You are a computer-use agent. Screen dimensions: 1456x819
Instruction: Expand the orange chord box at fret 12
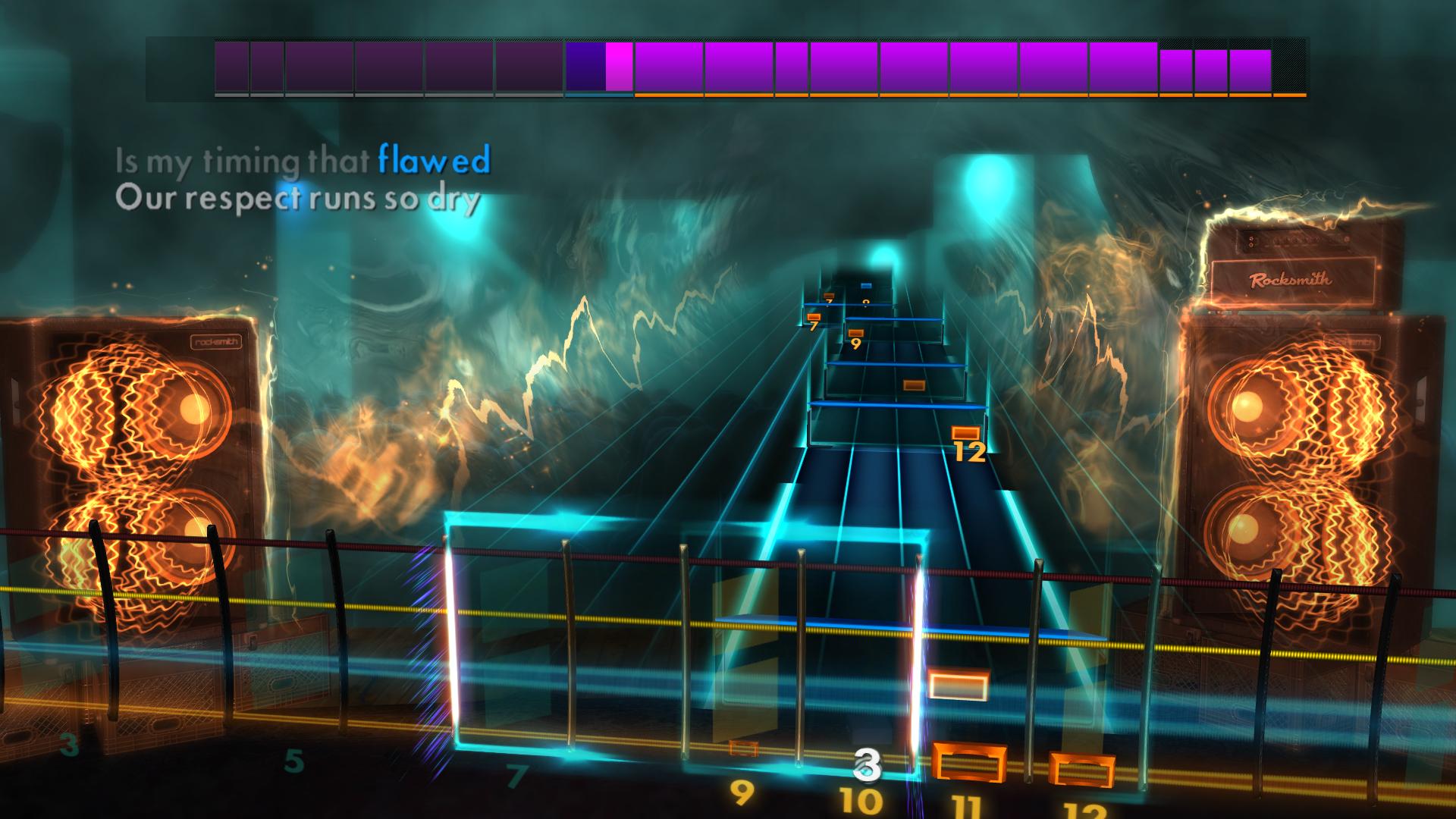click(1083, 768)
